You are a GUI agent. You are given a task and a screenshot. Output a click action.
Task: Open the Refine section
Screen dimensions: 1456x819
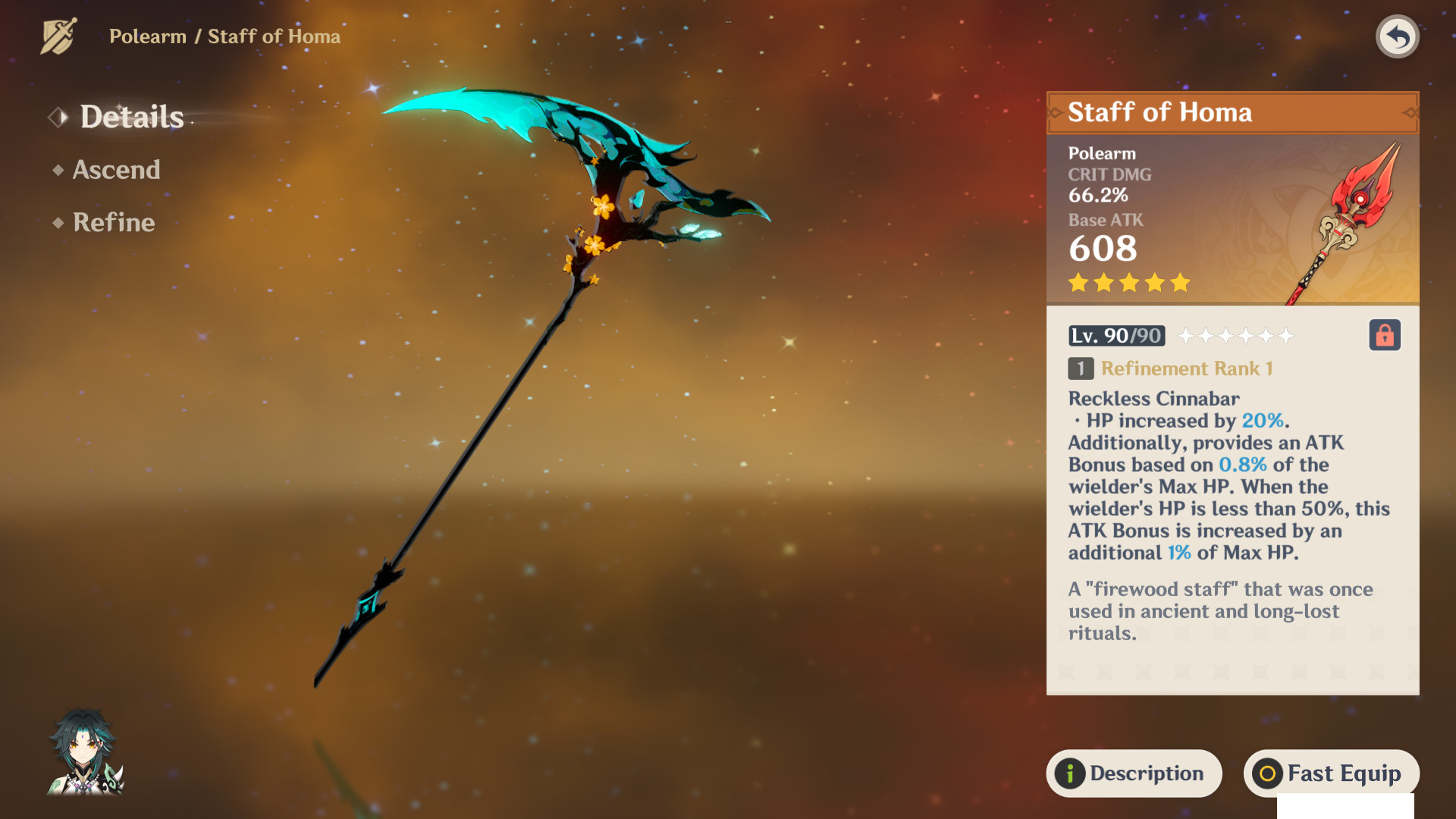[x=112, y=222]
